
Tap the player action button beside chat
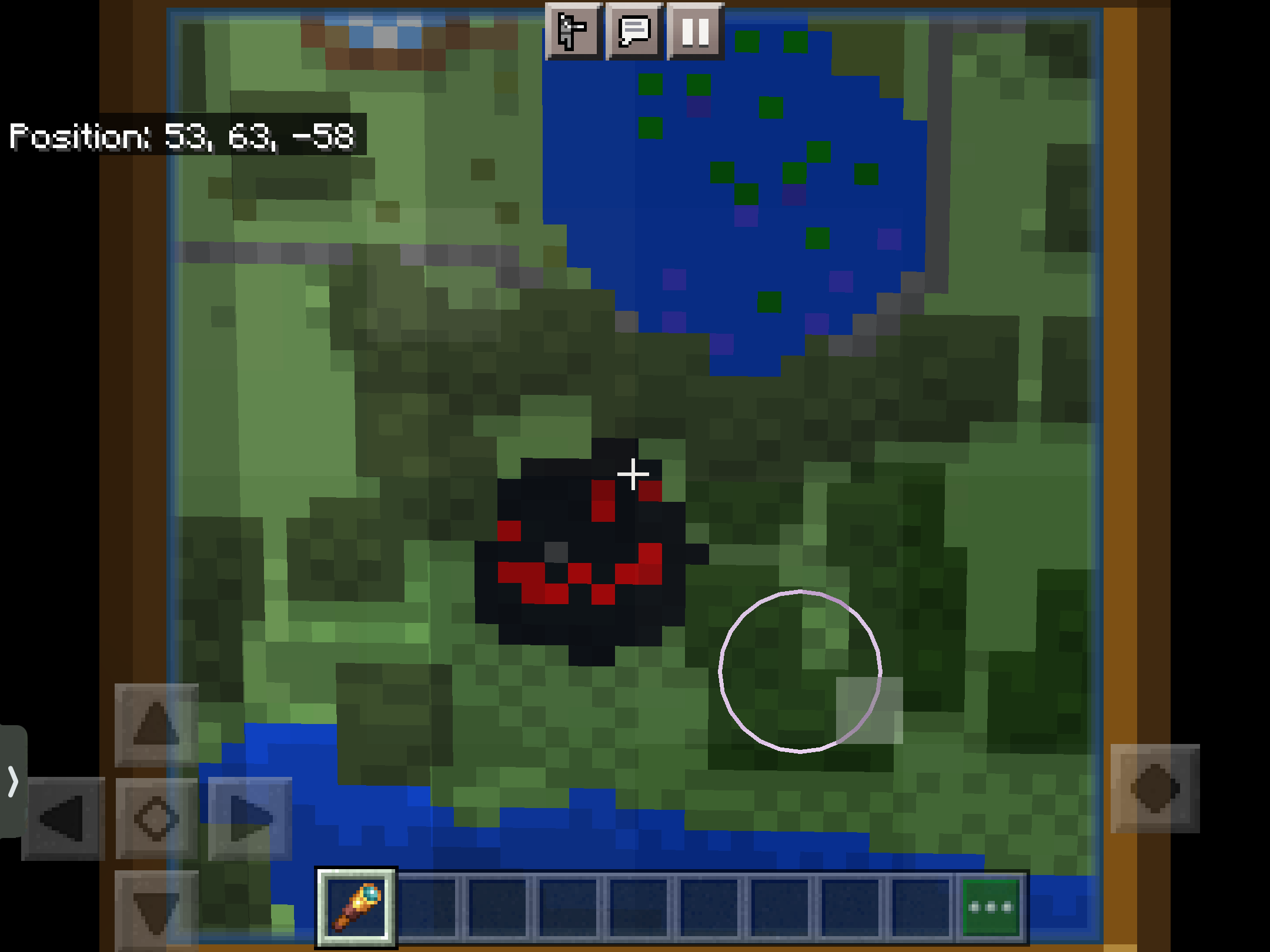click(573, 33)
